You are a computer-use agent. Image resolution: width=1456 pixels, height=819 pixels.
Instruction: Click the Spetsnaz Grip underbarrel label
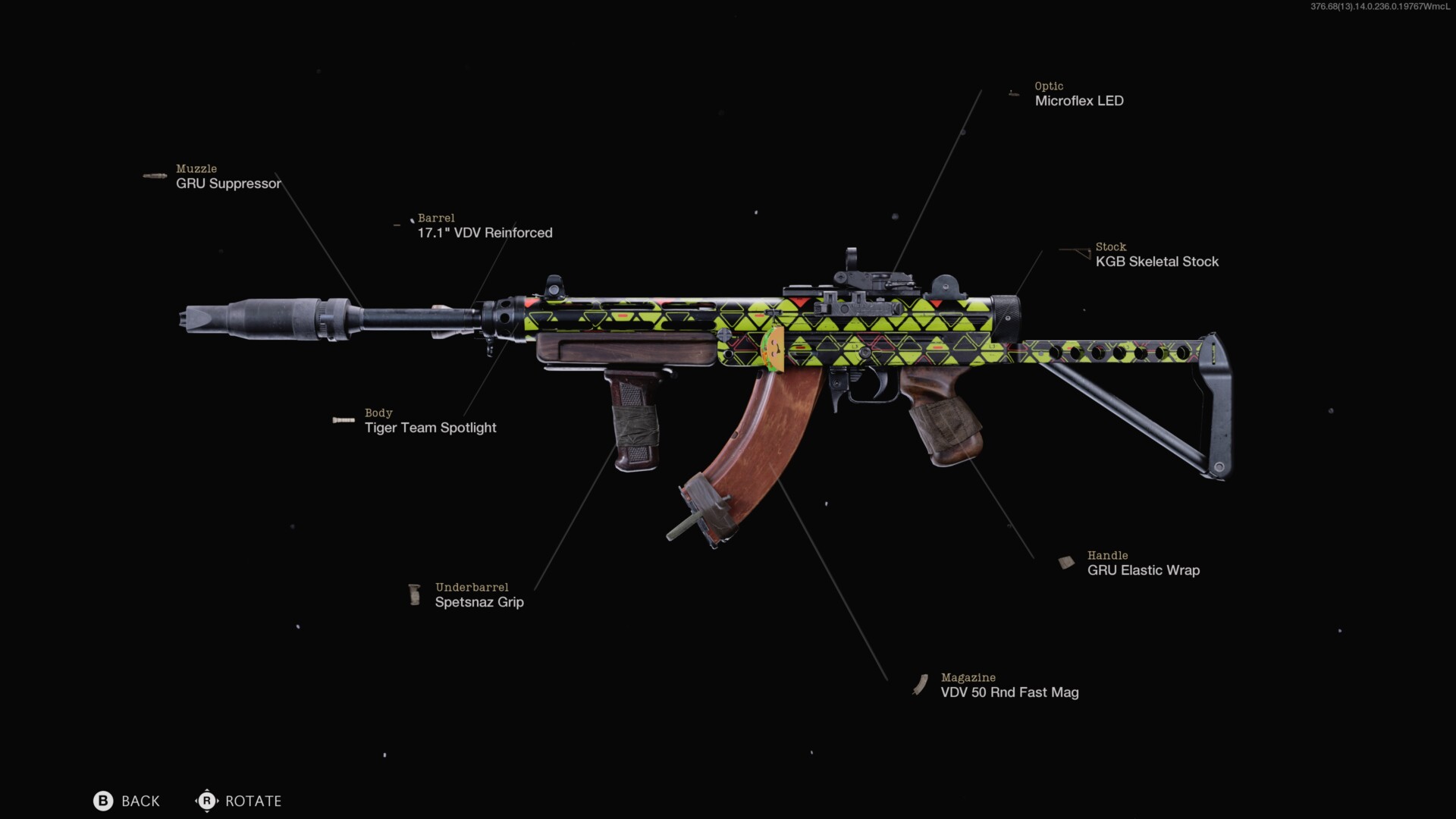[479, 601]
